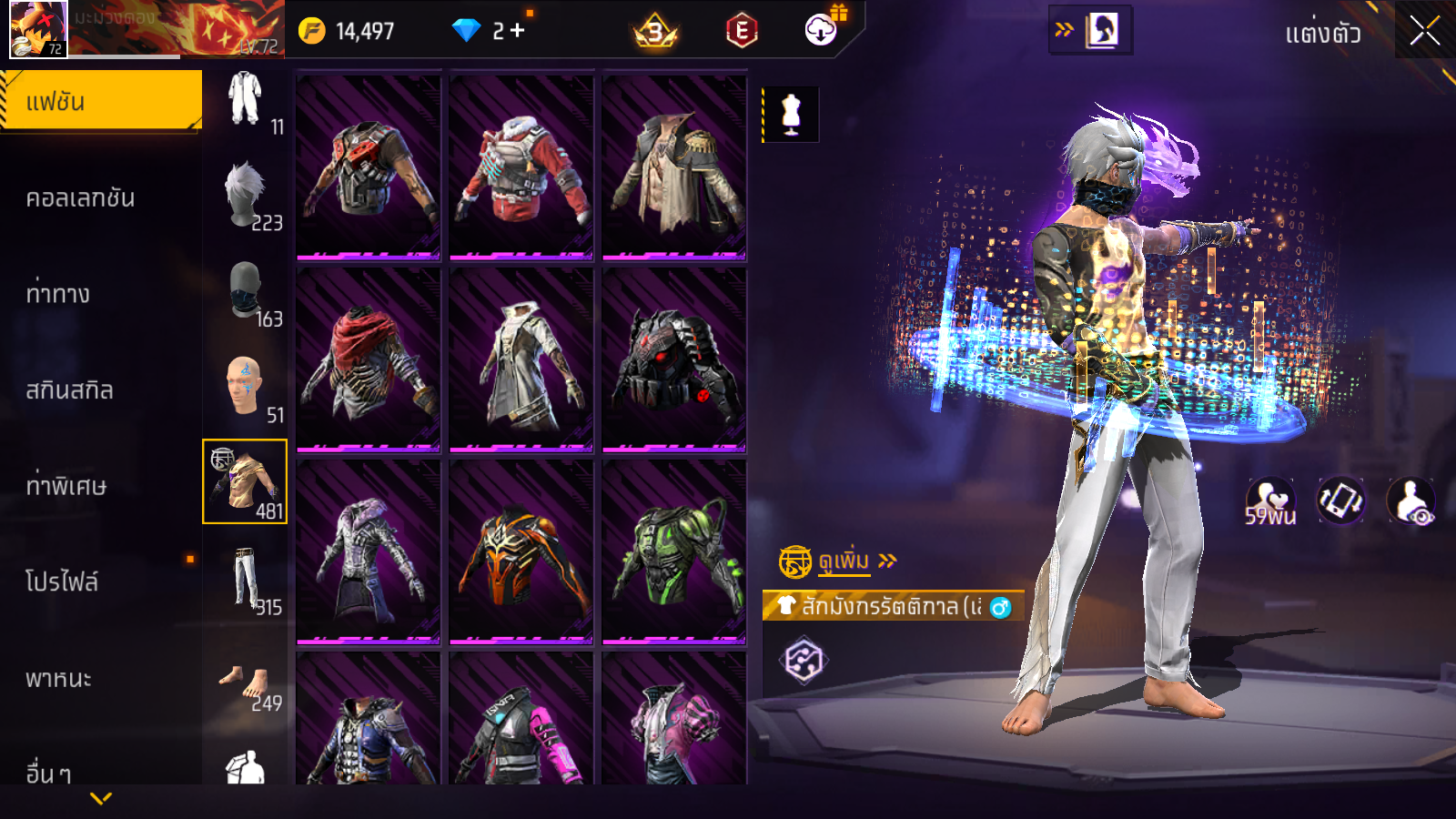Close the outfit screen with the X
Image resolution: width=1456 pixels, height=819 pixels.
pyautogui.click(x=1424, y=32)
